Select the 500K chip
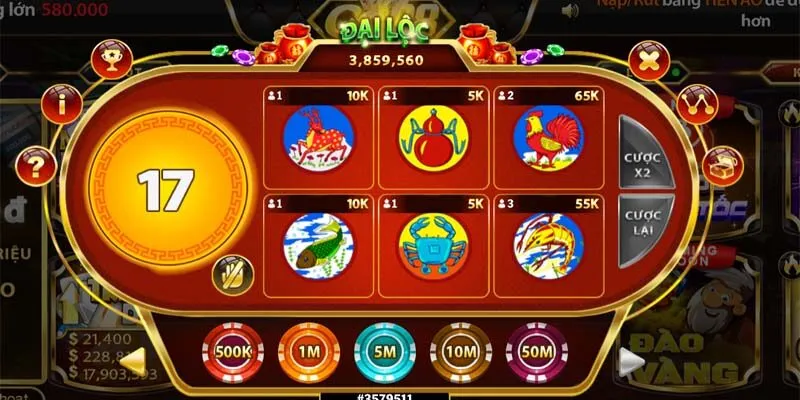This screenshot has height=400, width=800. (x=232, y=352)
